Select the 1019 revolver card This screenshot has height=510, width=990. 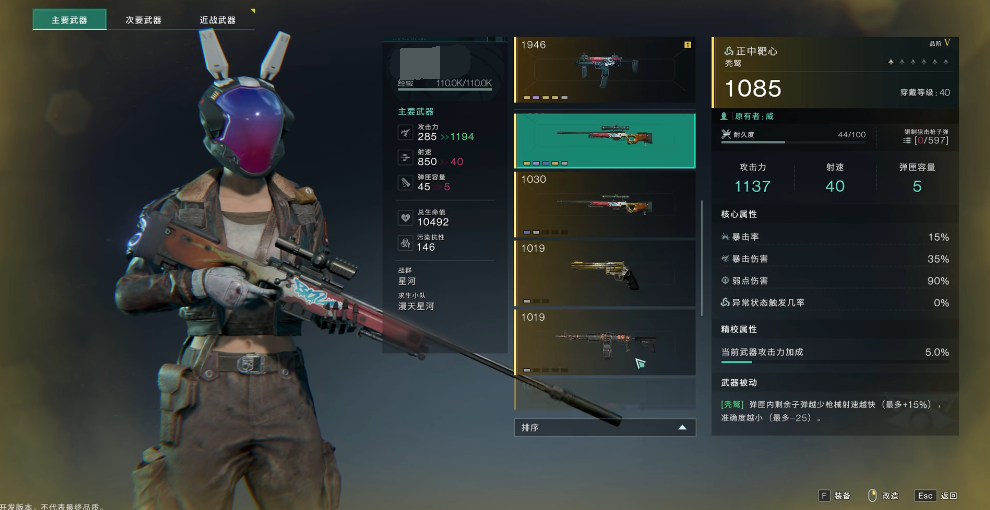click(605, 272)
